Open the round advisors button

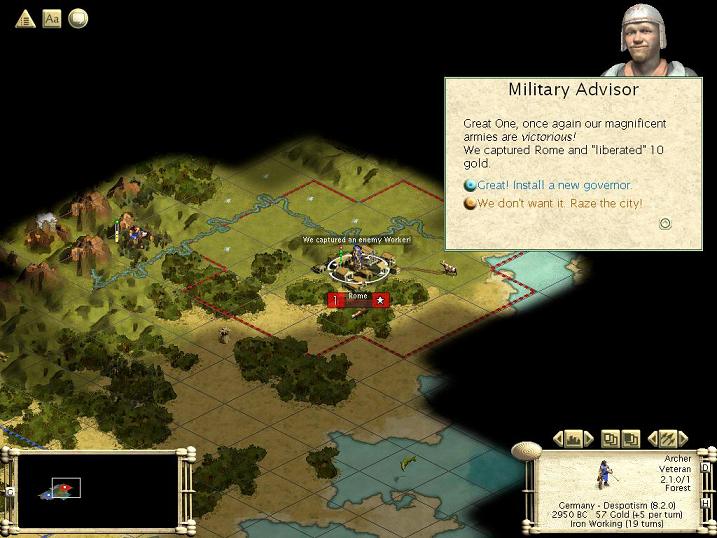[77, 18]
